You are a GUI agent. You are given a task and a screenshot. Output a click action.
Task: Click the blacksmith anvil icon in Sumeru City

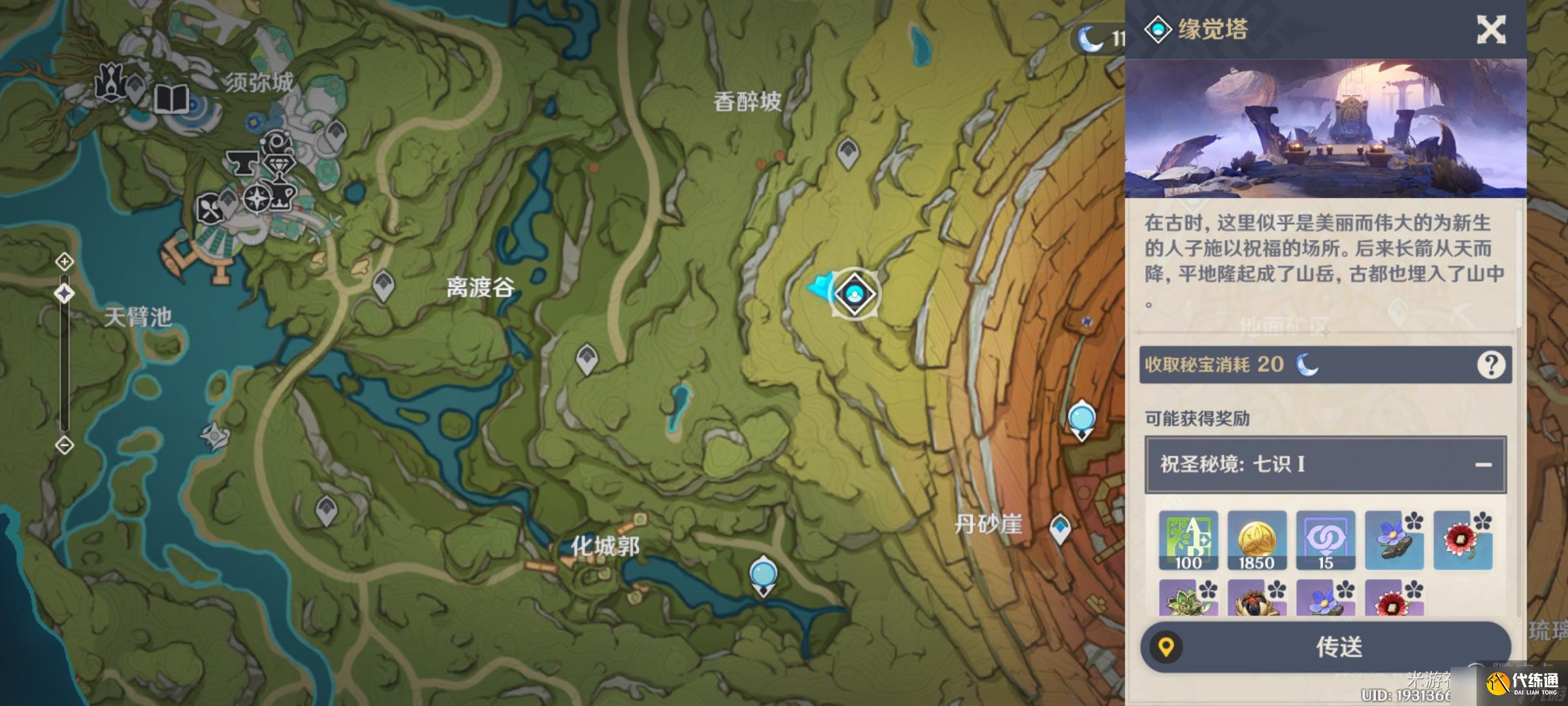243,163
